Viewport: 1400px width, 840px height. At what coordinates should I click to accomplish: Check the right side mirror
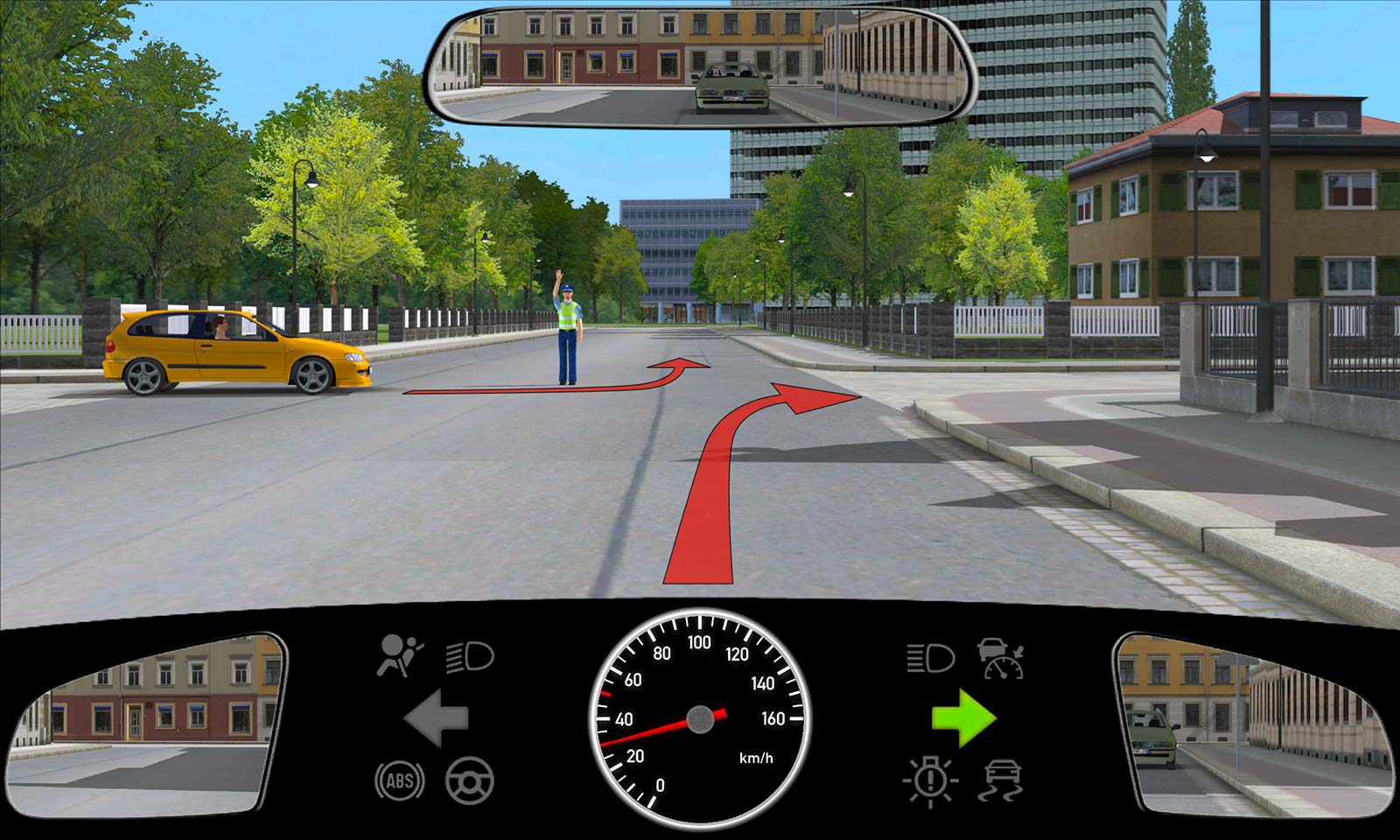point(1253,725)
